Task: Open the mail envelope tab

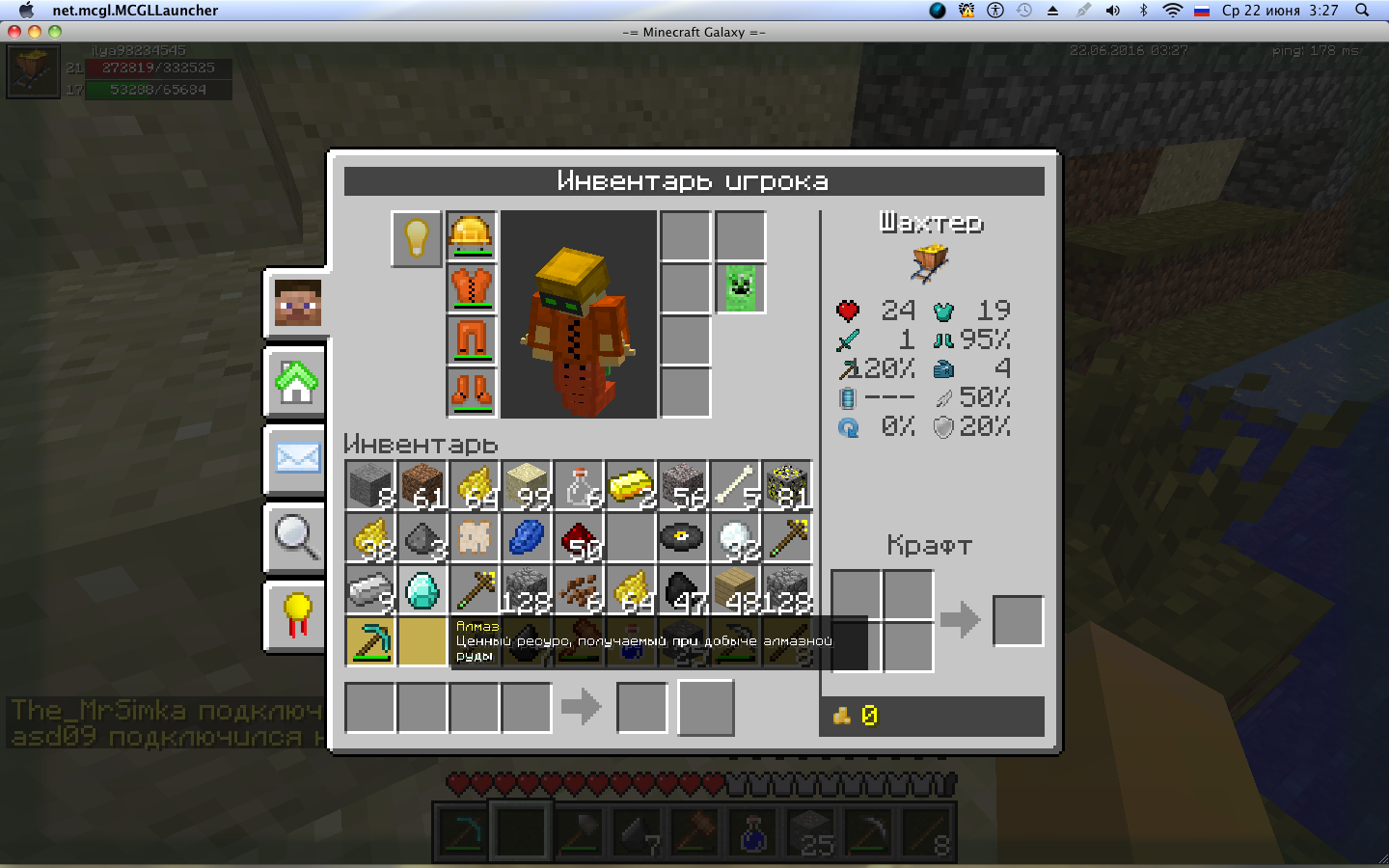Action: [x=297, y=459]
